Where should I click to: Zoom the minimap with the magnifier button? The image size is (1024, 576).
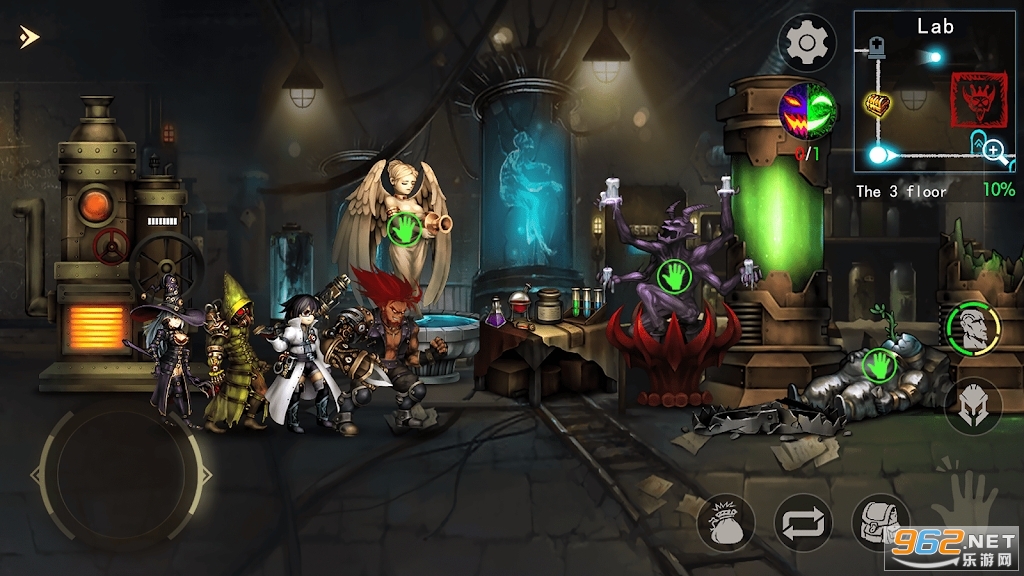tap(994, 151)
